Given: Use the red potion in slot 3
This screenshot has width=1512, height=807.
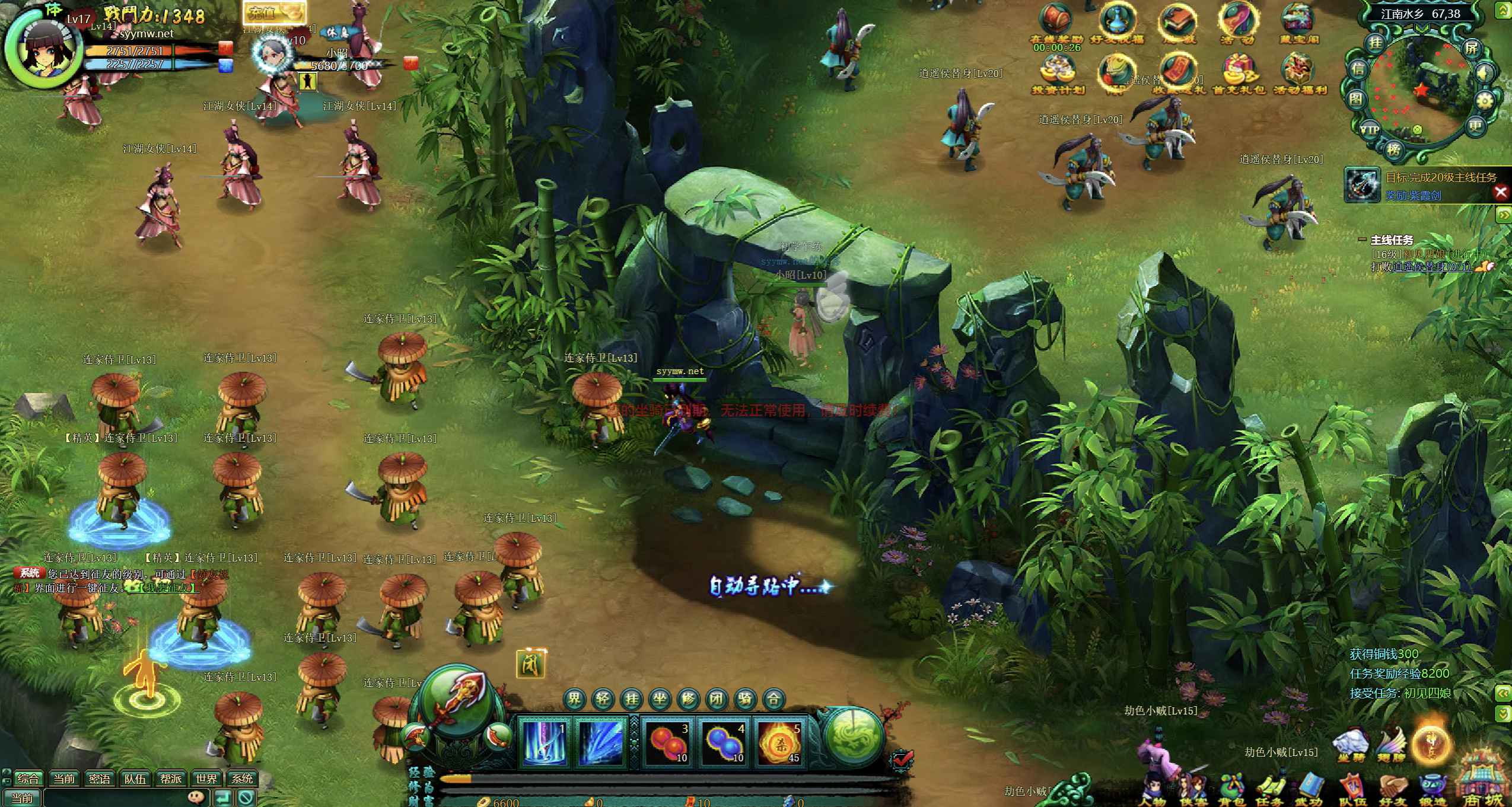Looking at the screenshot, I should tap(667, 742).
